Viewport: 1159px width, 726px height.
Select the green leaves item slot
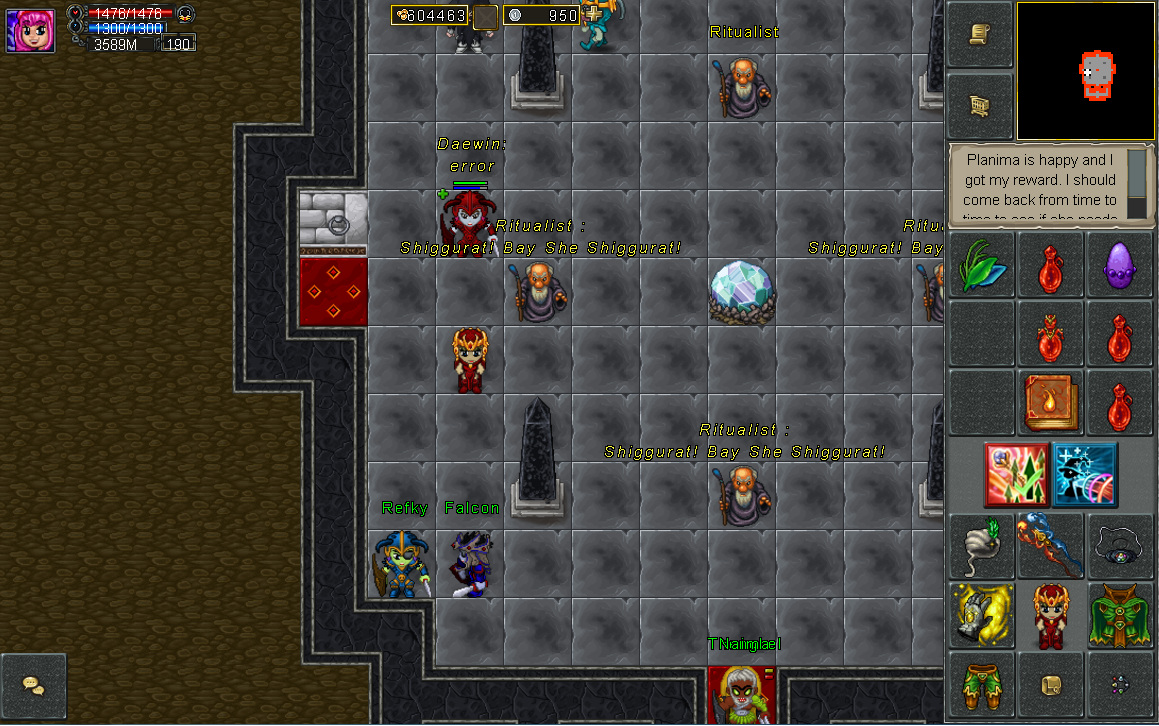click(x=980, y=265)
